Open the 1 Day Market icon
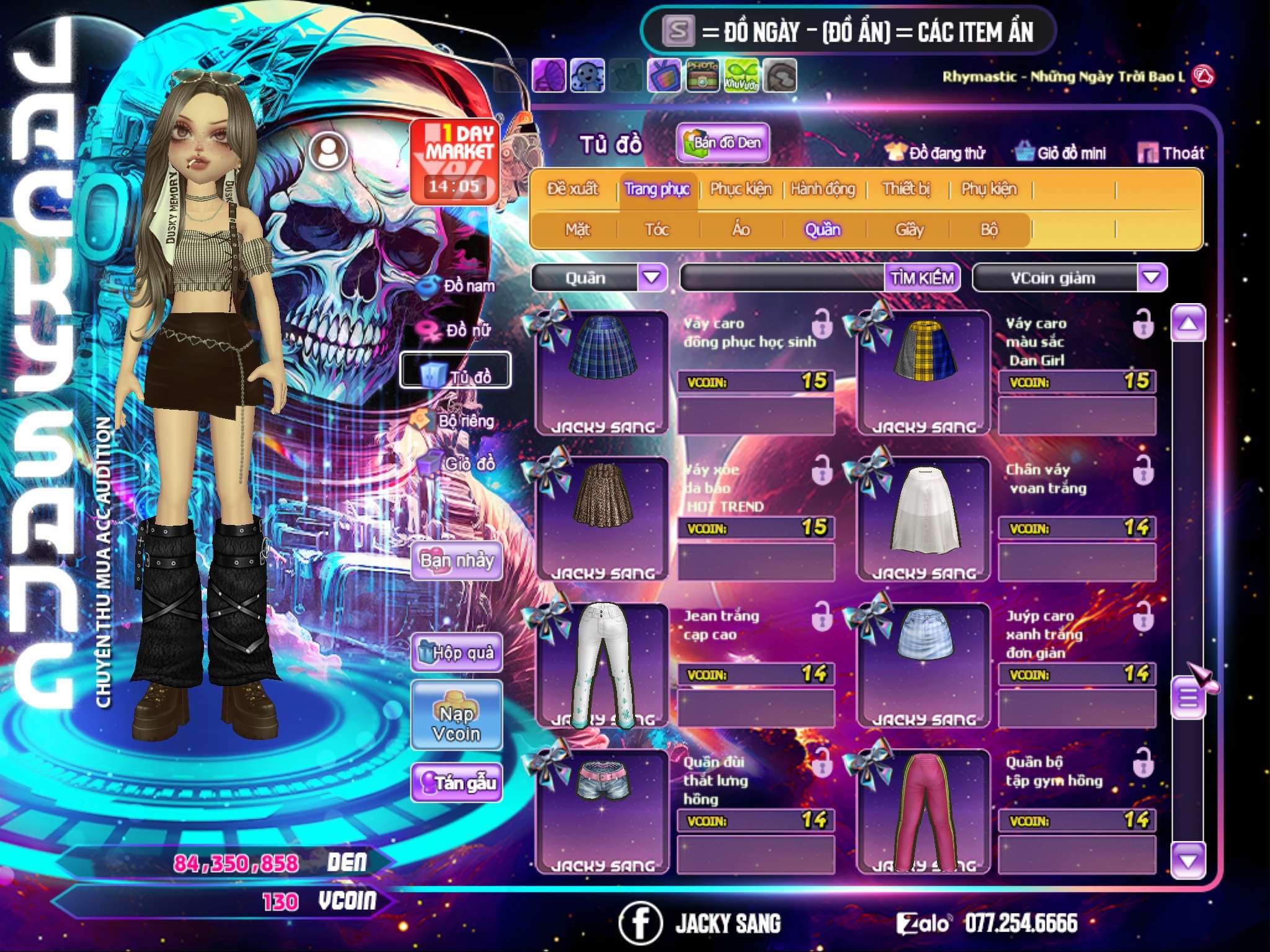1270x952 pixels. [455, 161]
